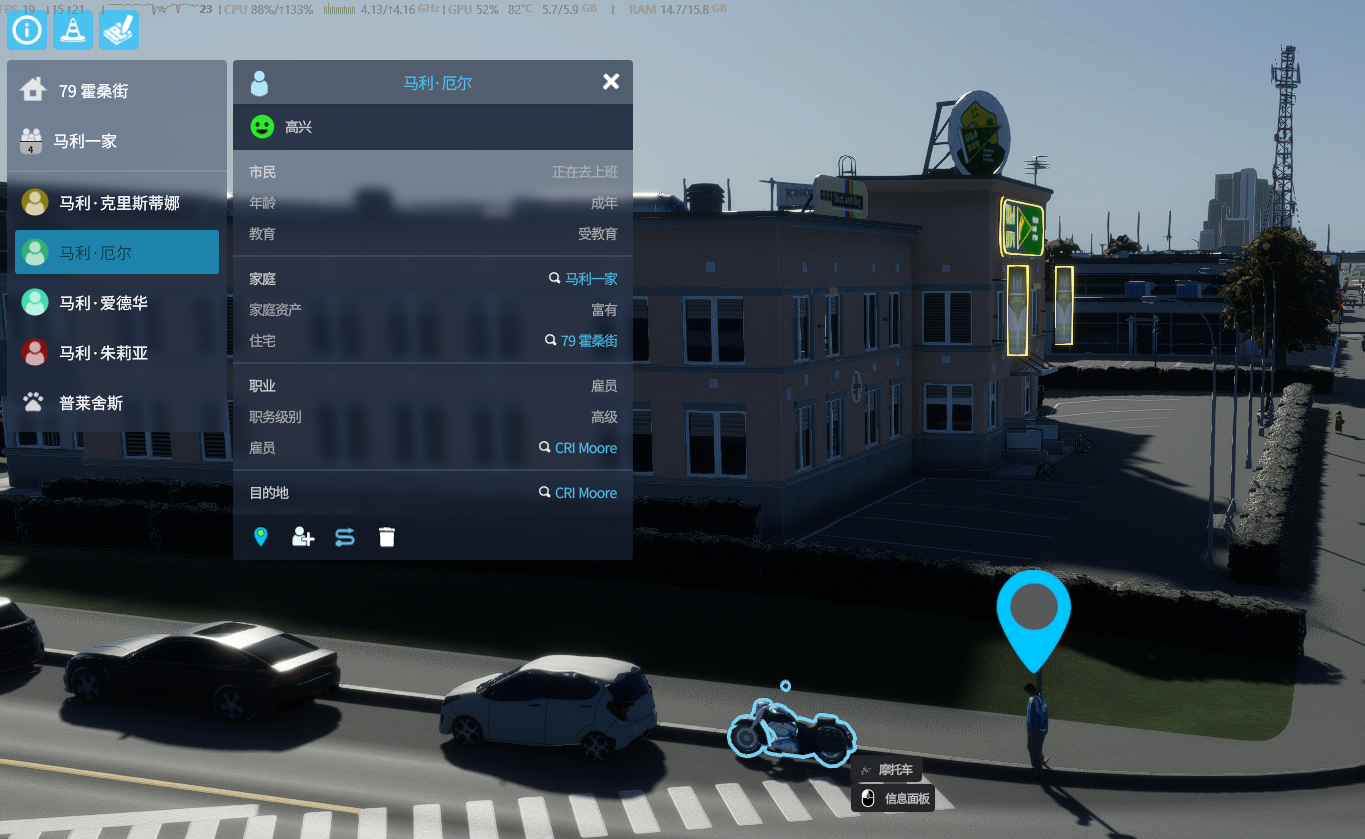Click the add-person icon button
1365x839 pixels.
(302, 537)
